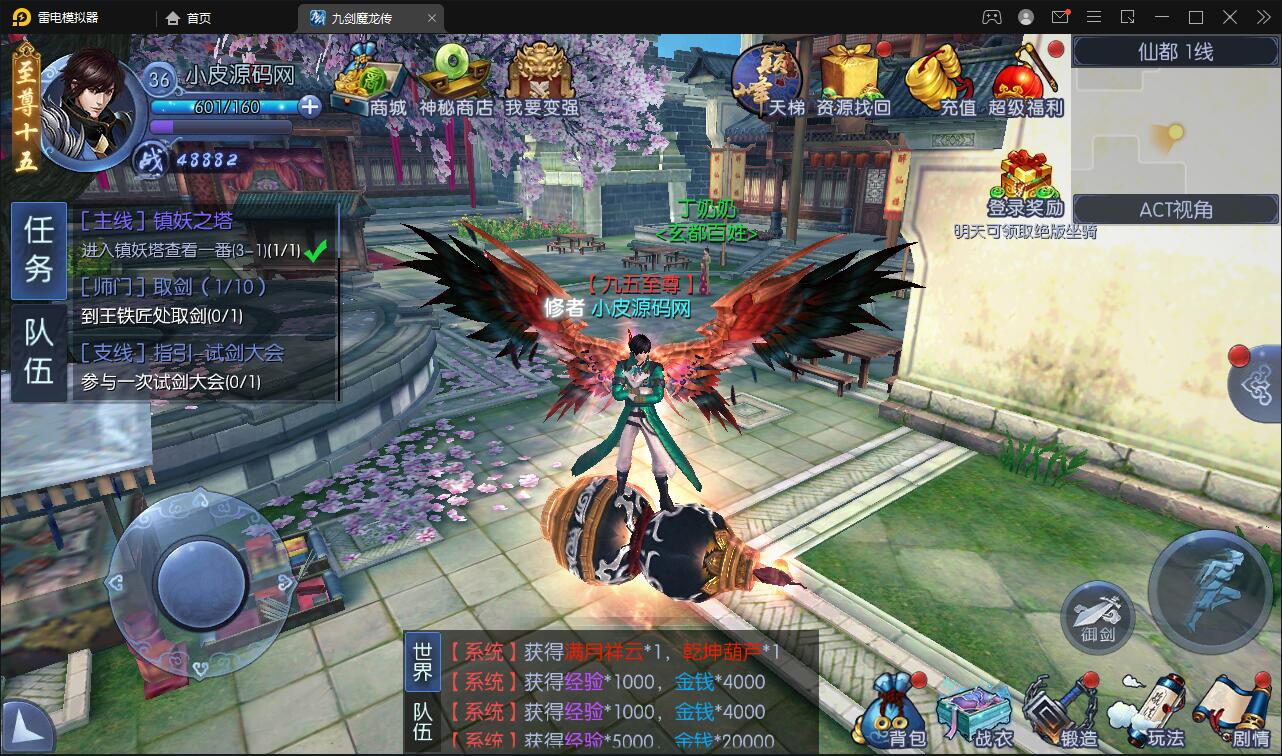Open the 天梯 ladder rankings

[x=765, y=80]
